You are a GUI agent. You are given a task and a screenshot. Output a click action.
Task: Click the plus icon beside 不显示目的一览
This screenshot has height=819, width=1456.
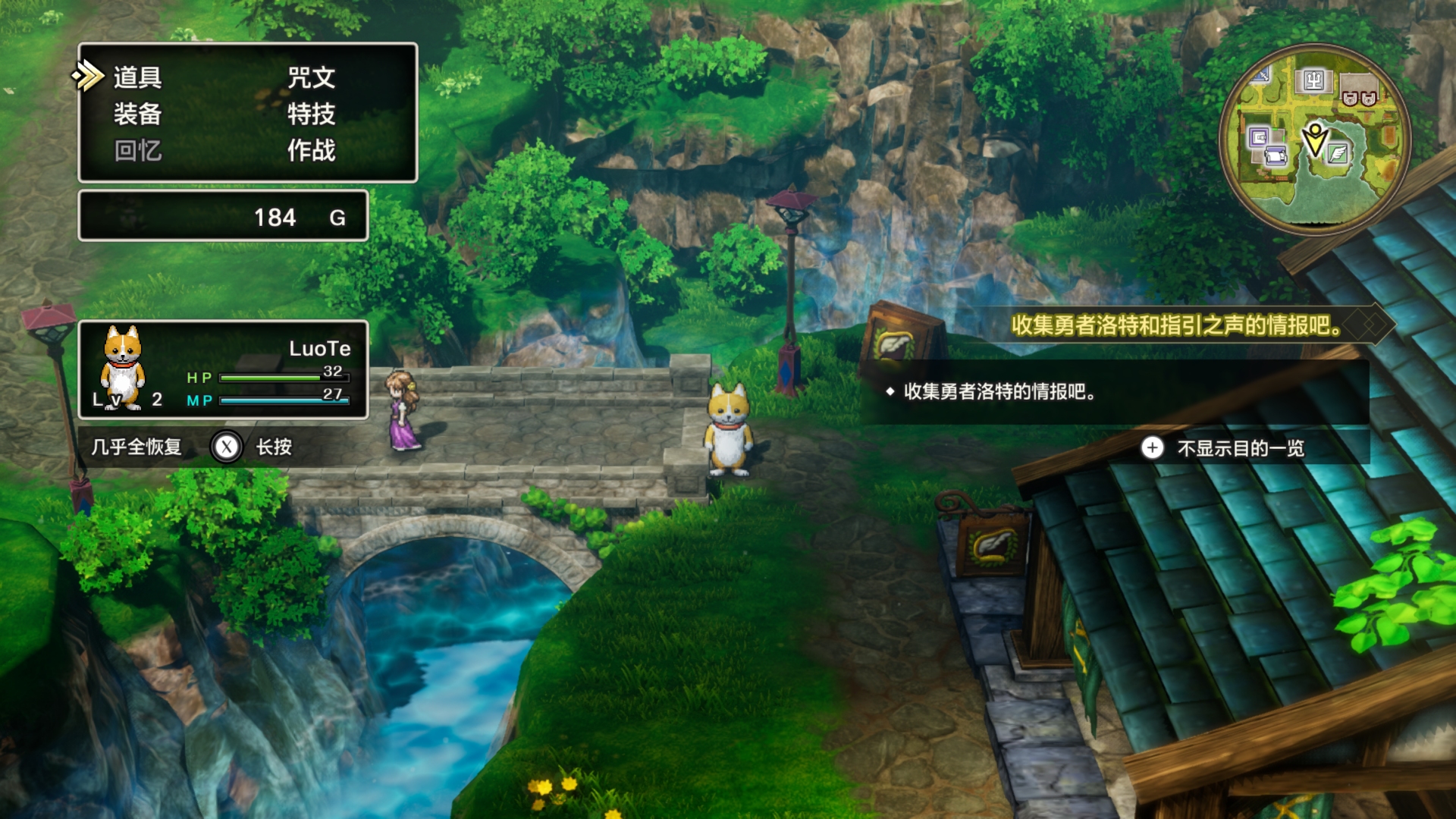(1153, 448)
